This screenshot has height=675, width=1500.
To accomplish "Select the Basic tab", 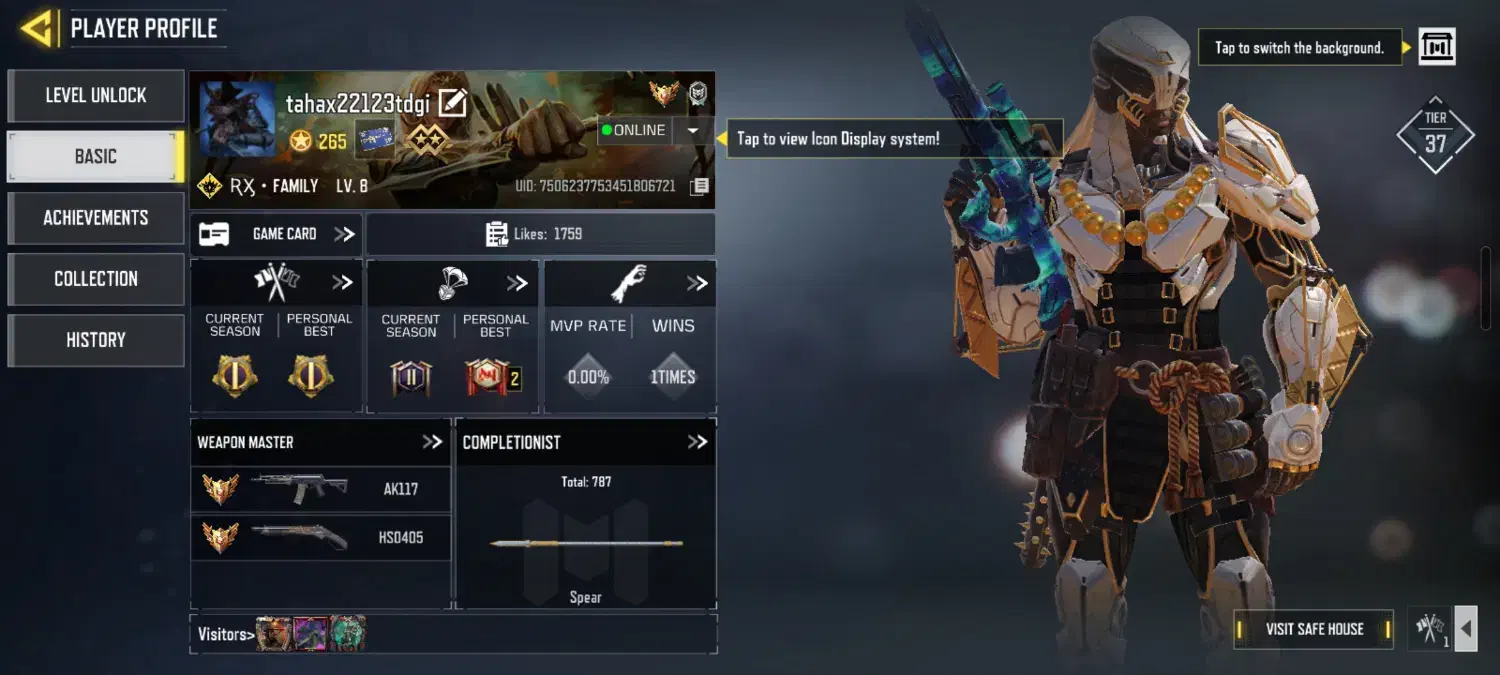I will [96, 157].
